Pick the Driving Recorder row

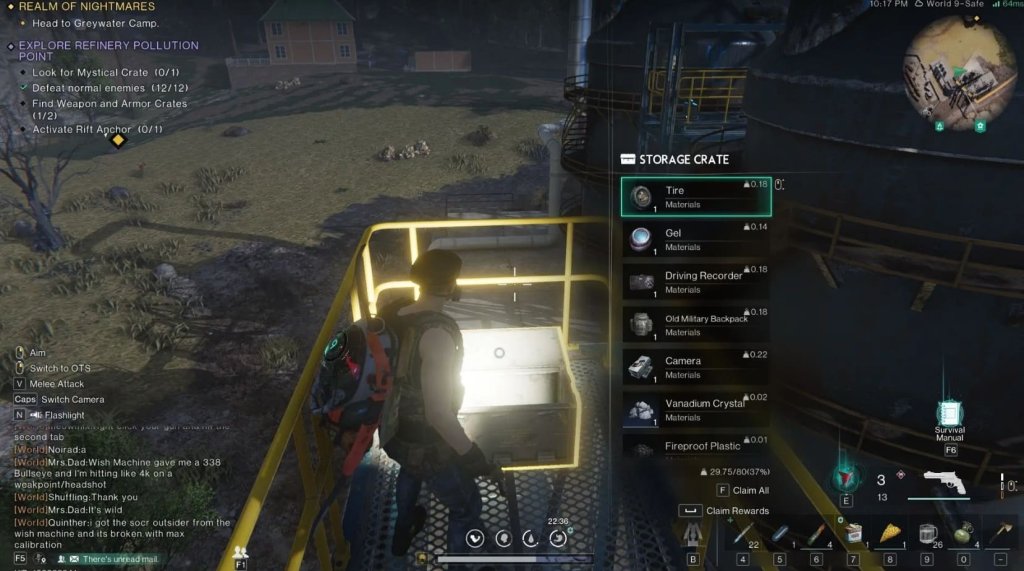pos(696,282)
